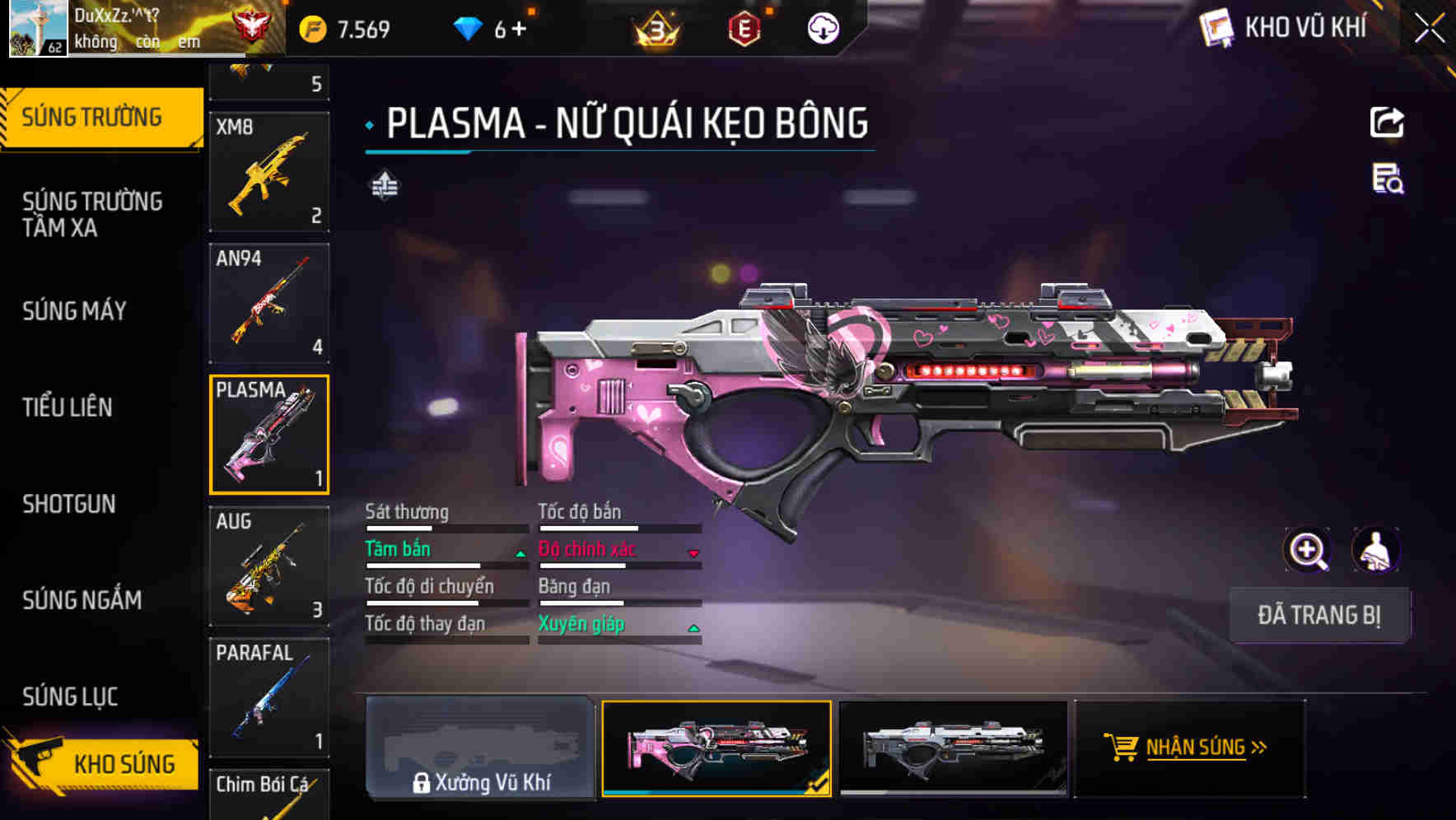Open the locked Xưởng Vũ Khí slot
This screenshot has height=820, width=1456.
[480, 748]
